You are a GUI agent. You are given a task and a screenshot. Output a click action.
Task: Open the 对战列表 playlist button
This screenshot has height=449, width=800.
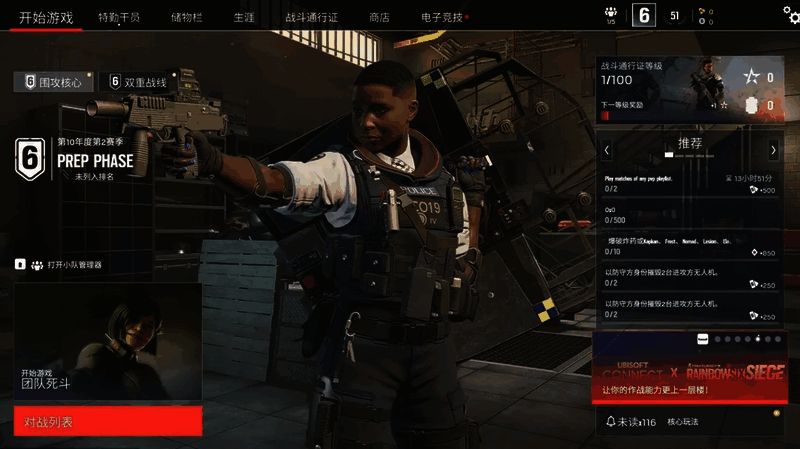(x=108, y=422)
